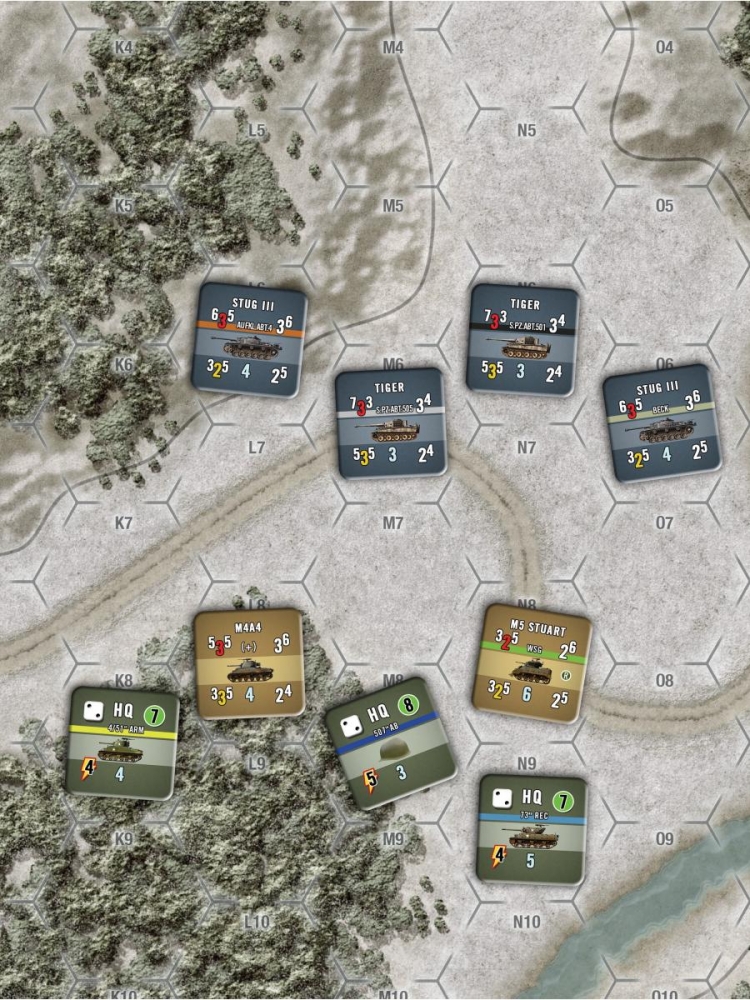The width and height of the screenshot is (750, 1000).
Task: Pick the Tiger S.Pz.Abt.501 counter
Action: [524, 340]
